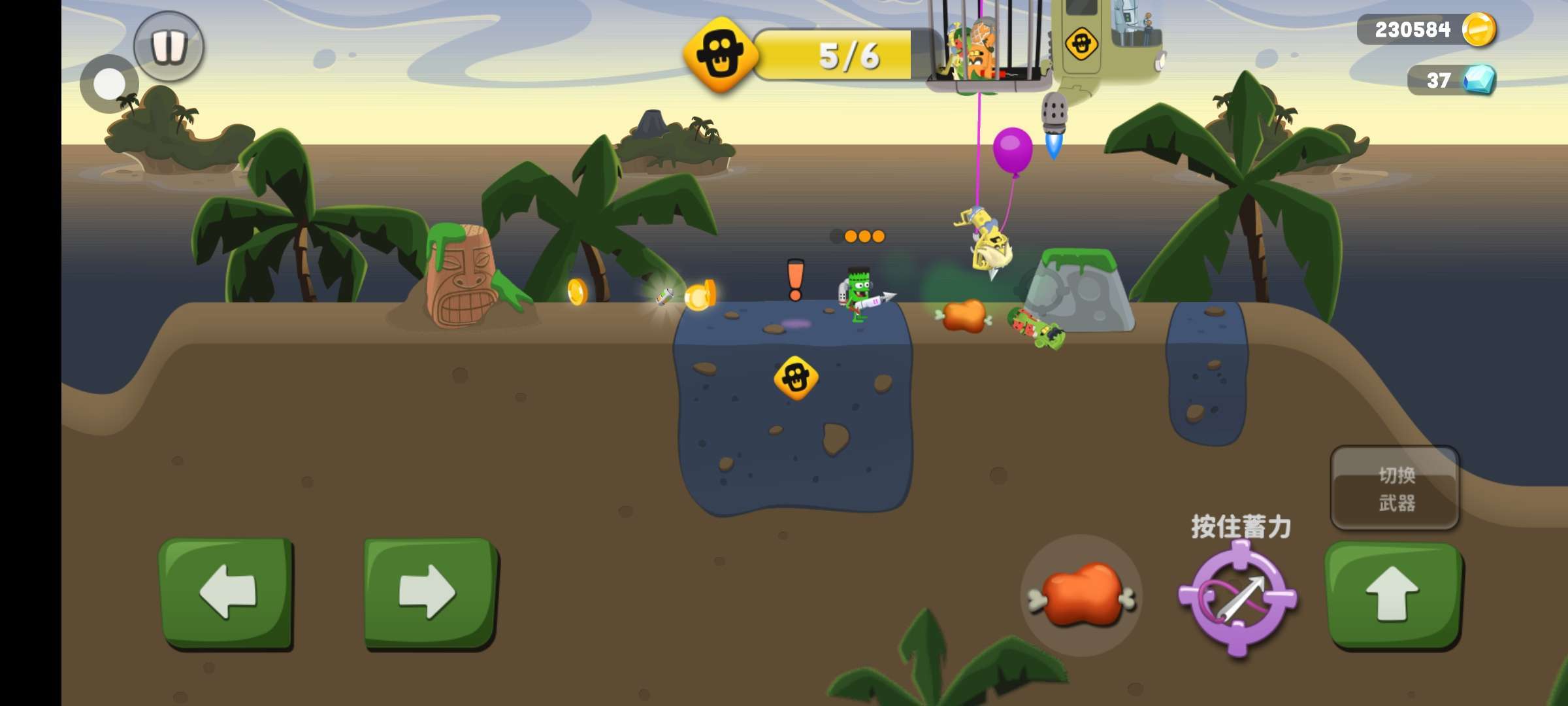Screen dimensions: 1568x706
Task: Throw meat bait with the orange meat button
Action: [x=1081, y=596]
